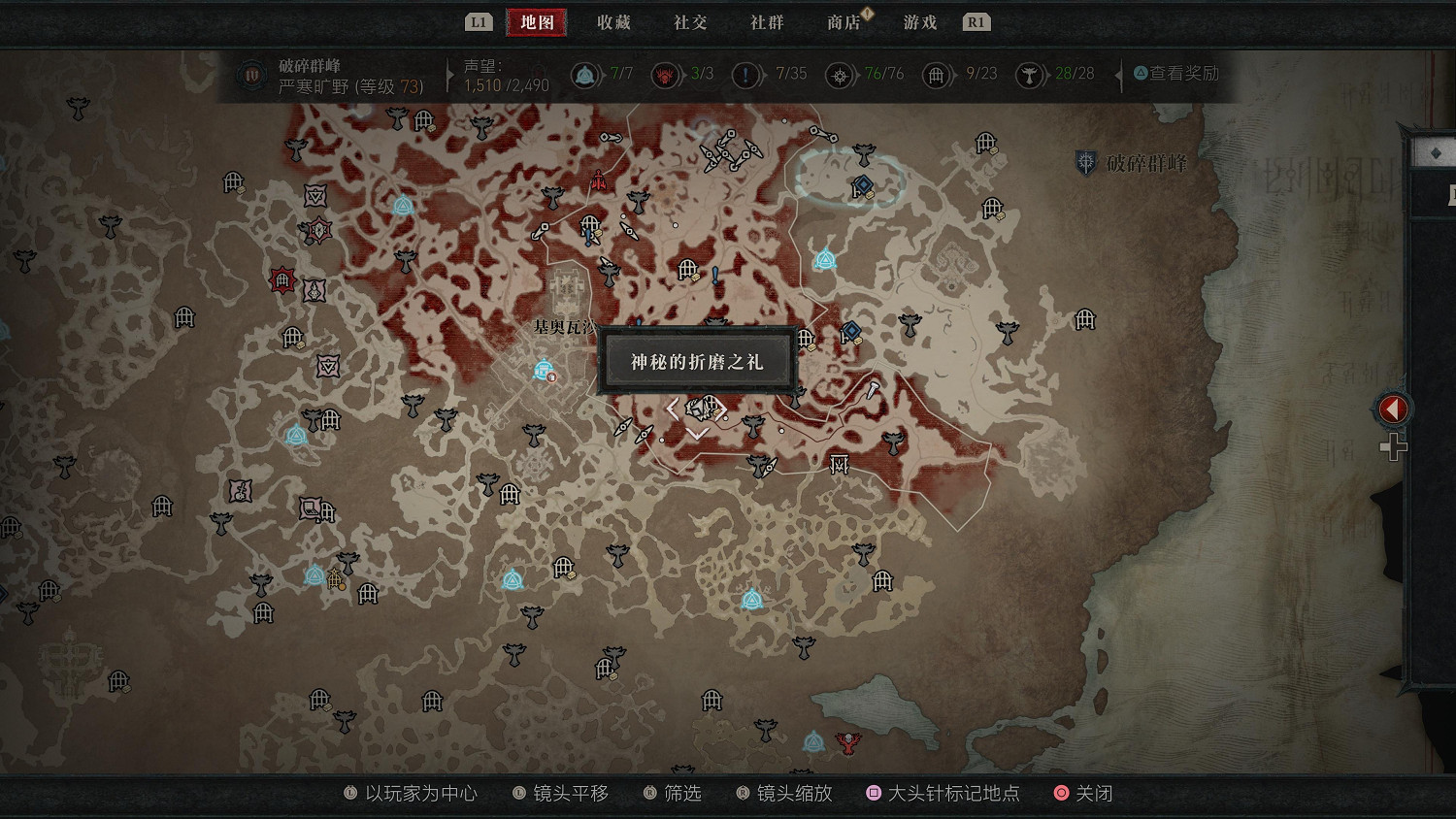This screenshot has width=1456, height=819.
Task: Click the 查看奖励 rewards button
Action: [1175, 74]
